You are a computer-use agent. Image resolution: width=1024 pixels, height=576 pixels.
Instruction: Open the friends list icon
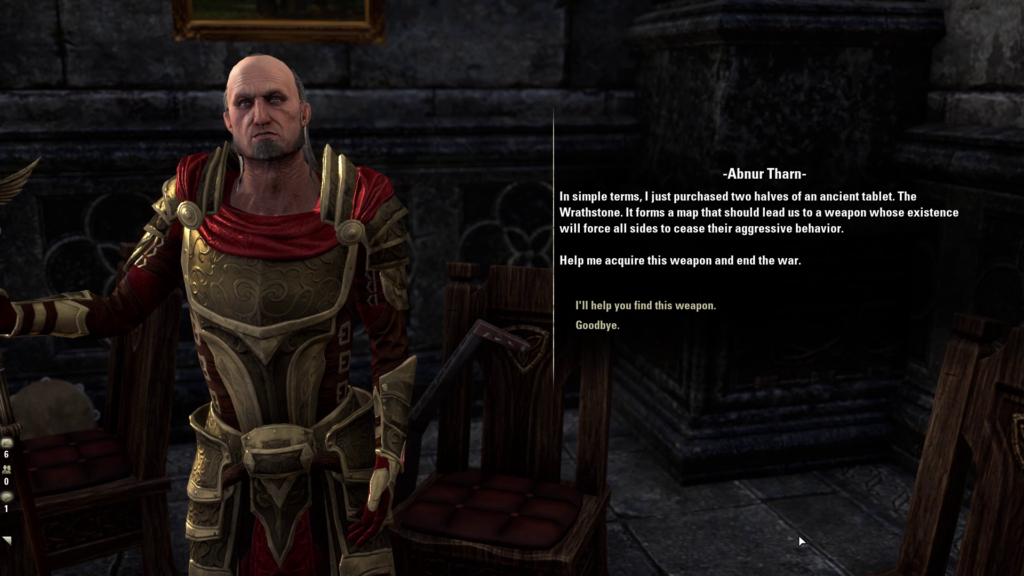pos(7,468)
